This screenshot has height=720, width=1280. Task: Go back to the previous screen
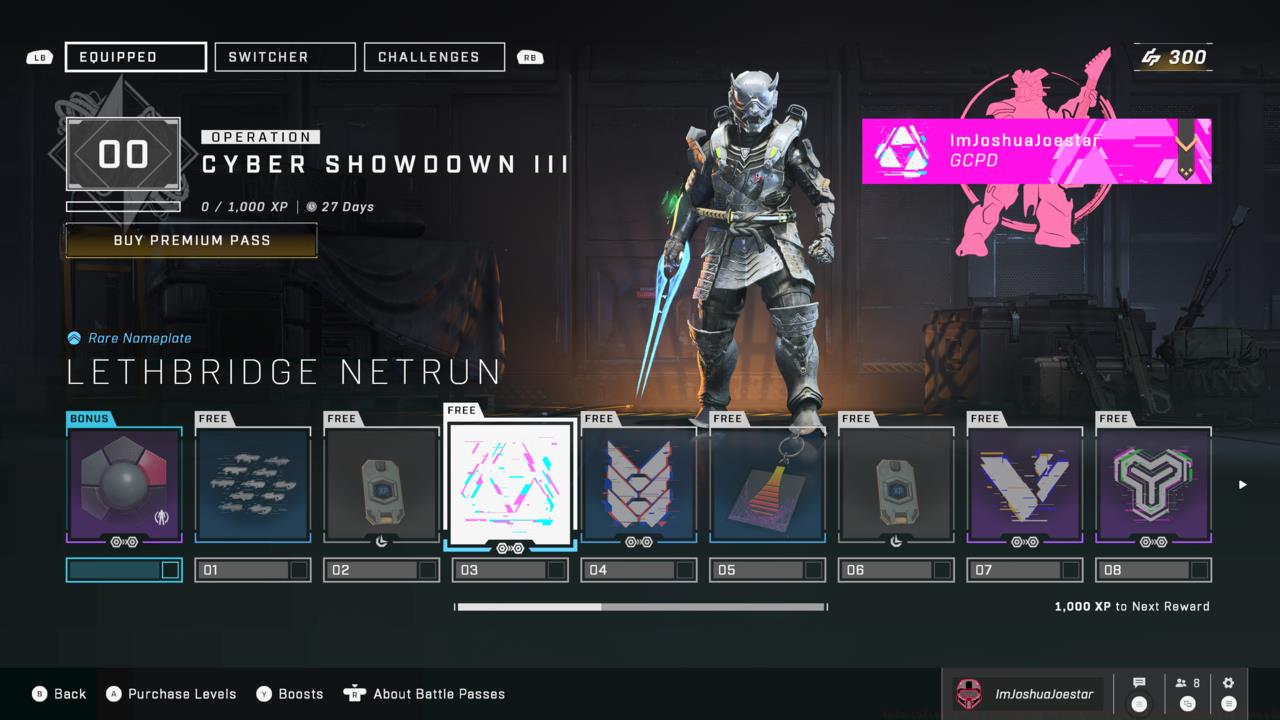[x=60, y=694]
